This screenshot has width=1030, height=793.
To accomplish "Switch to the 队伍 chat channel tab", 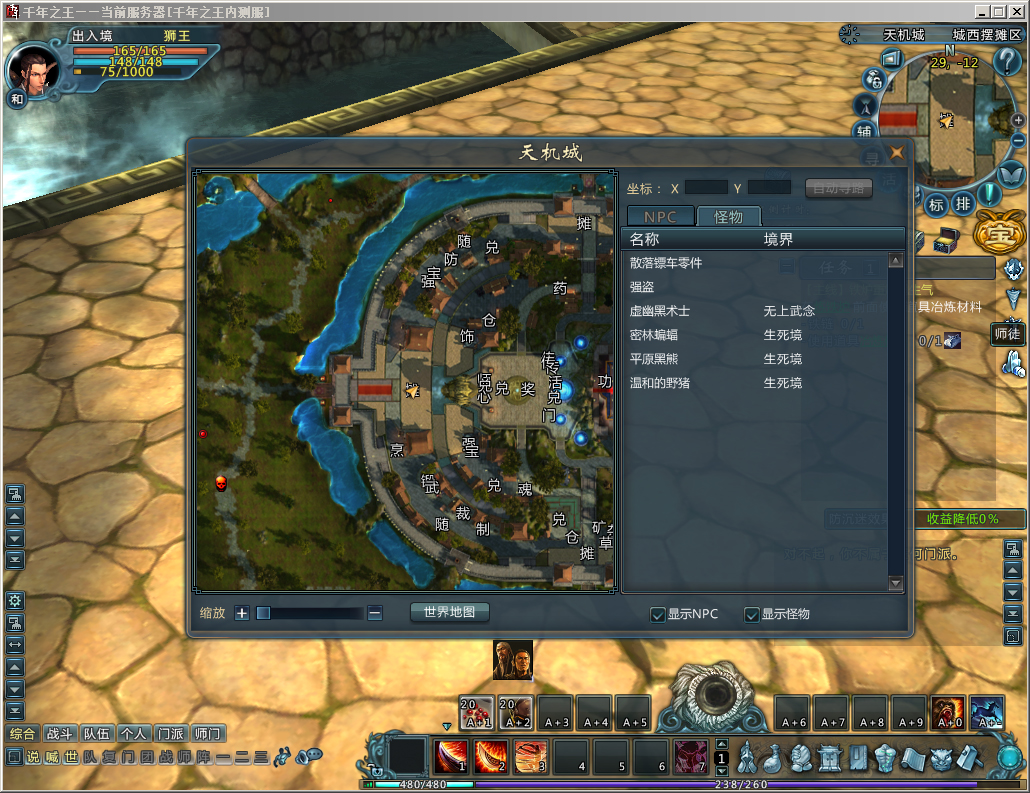I will pos(97,733).
